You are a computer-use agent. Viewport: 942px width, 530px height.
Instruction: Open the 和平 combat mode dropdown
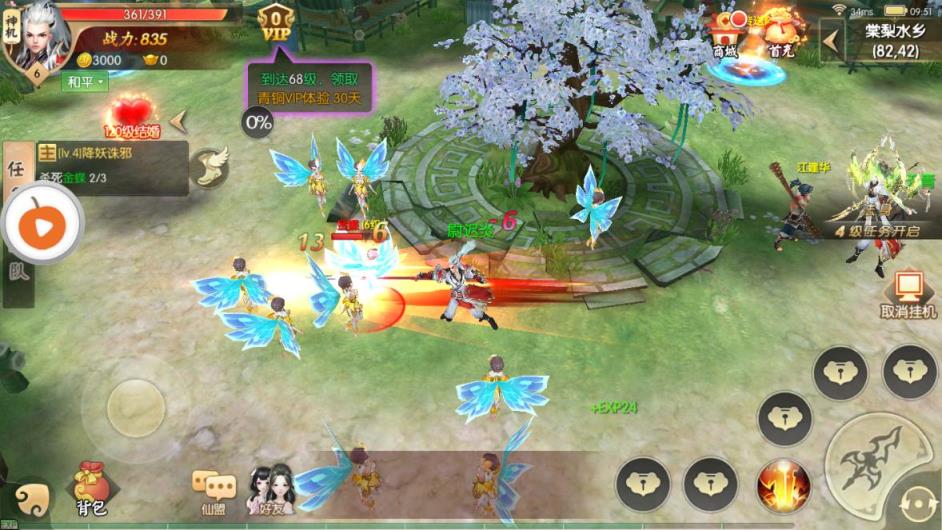click(x=85, y=82)
